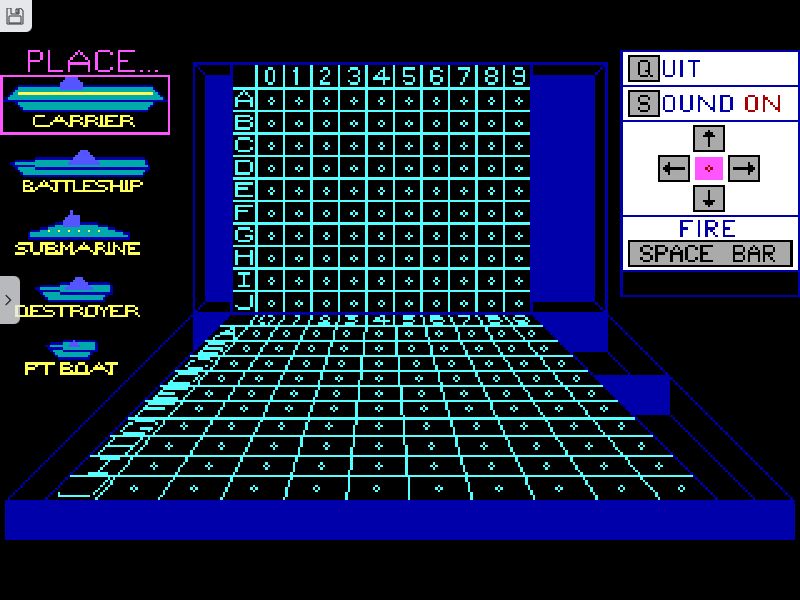Image resolution: width=800 pixels, height=600 pixels.
Task: Expand the side panel arrow tab
Action: [x=9, y=300]
